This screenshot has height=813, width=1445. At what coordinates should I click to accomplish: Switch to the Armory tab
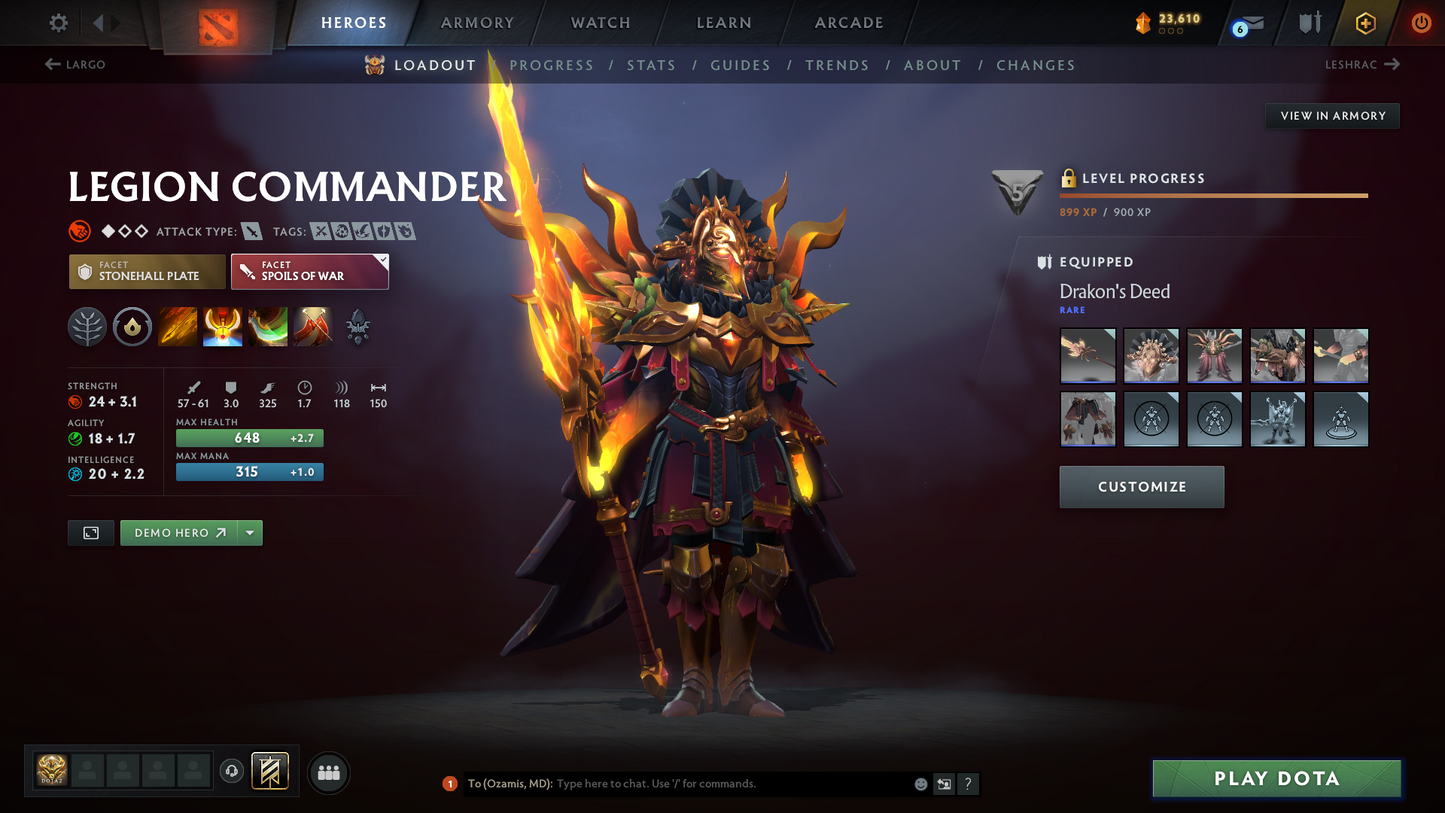coord(477,22)
